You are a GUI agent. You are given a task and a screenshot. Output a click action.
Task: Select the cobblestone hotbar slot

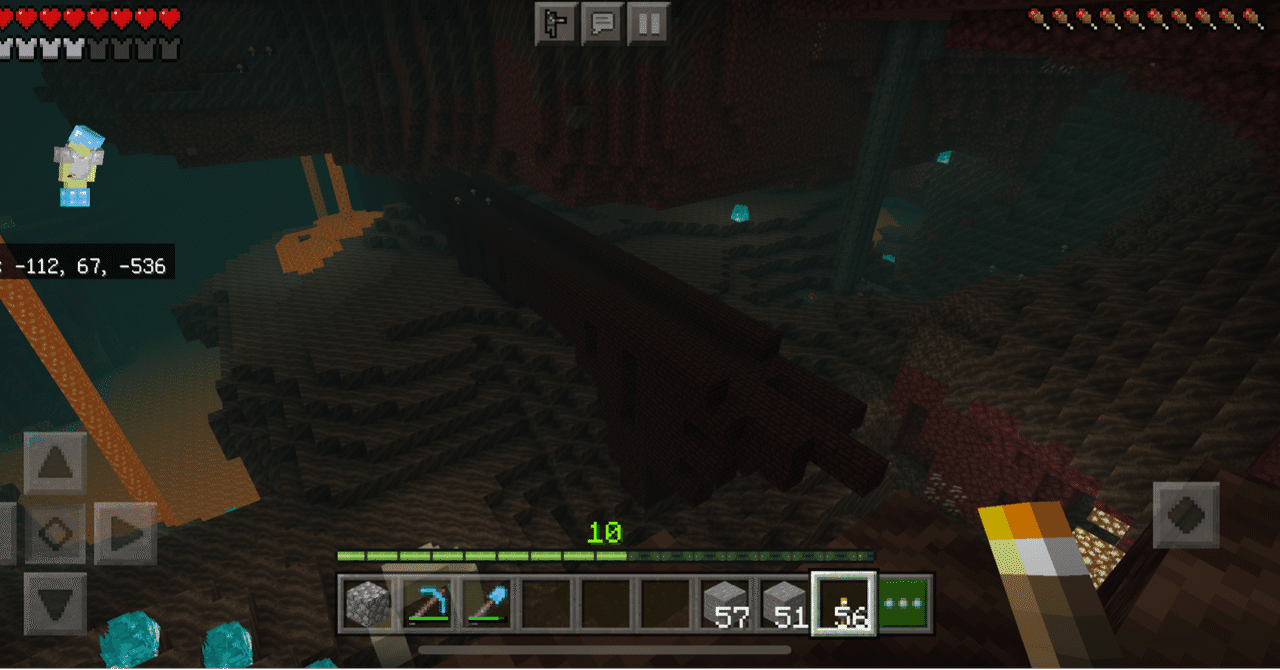point(367,603)
